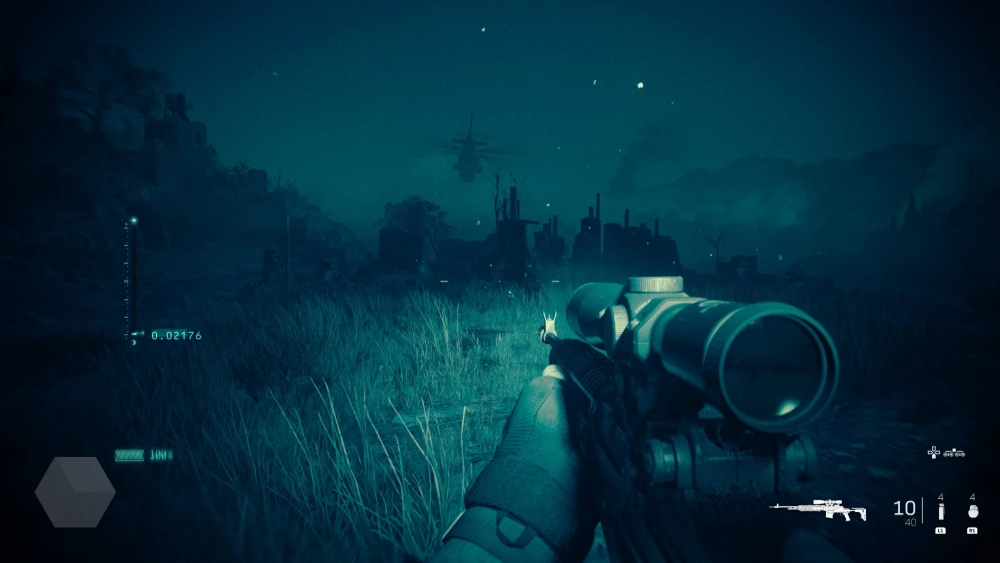Click the night-vision goggles icon
This screenshot has height=563, width=1000.
pyautogui.click(x=955, y=452)
